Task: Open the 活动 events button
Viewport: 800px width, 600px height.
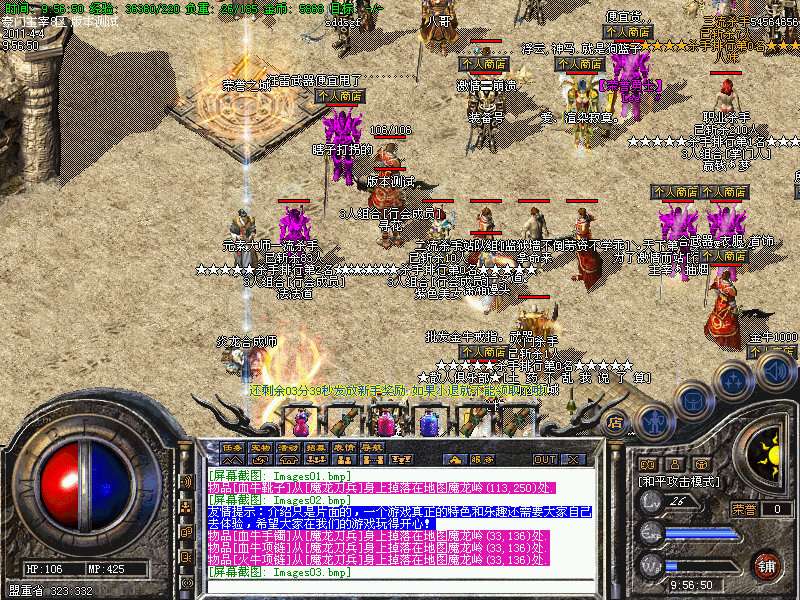Action: 288,446
